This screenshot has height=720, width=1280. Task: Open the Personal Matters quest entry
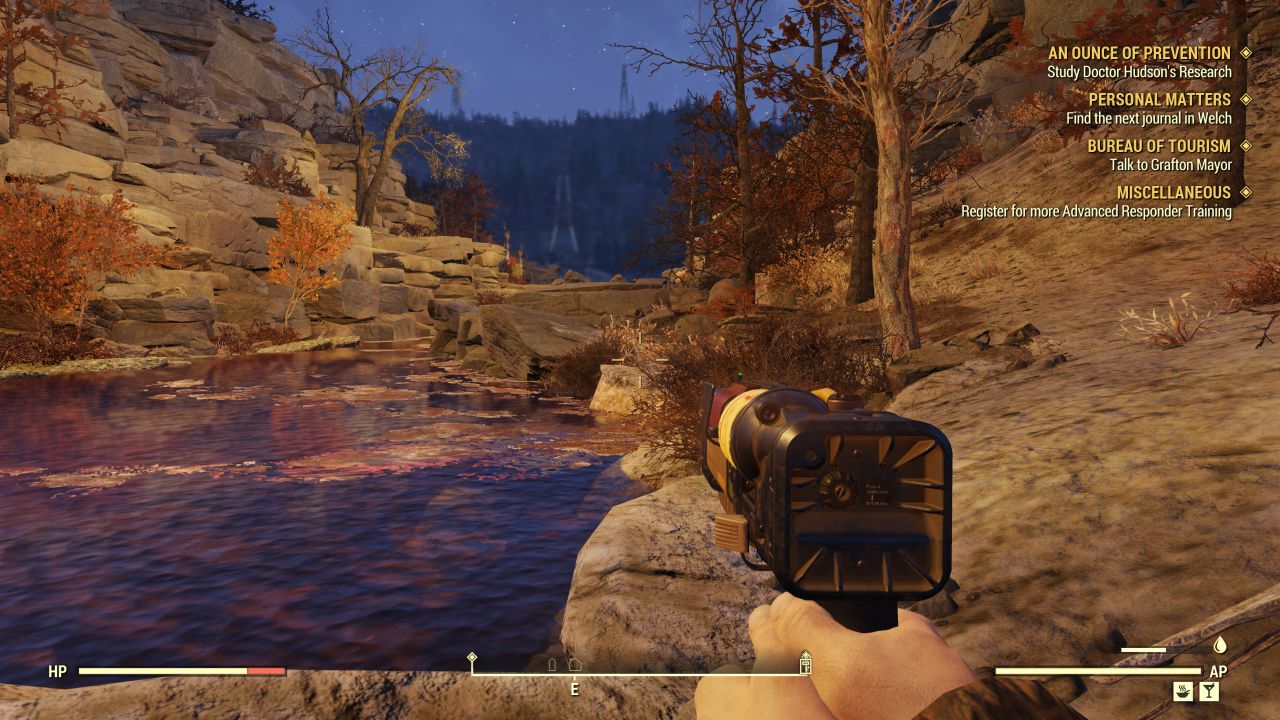point(1159,100)
